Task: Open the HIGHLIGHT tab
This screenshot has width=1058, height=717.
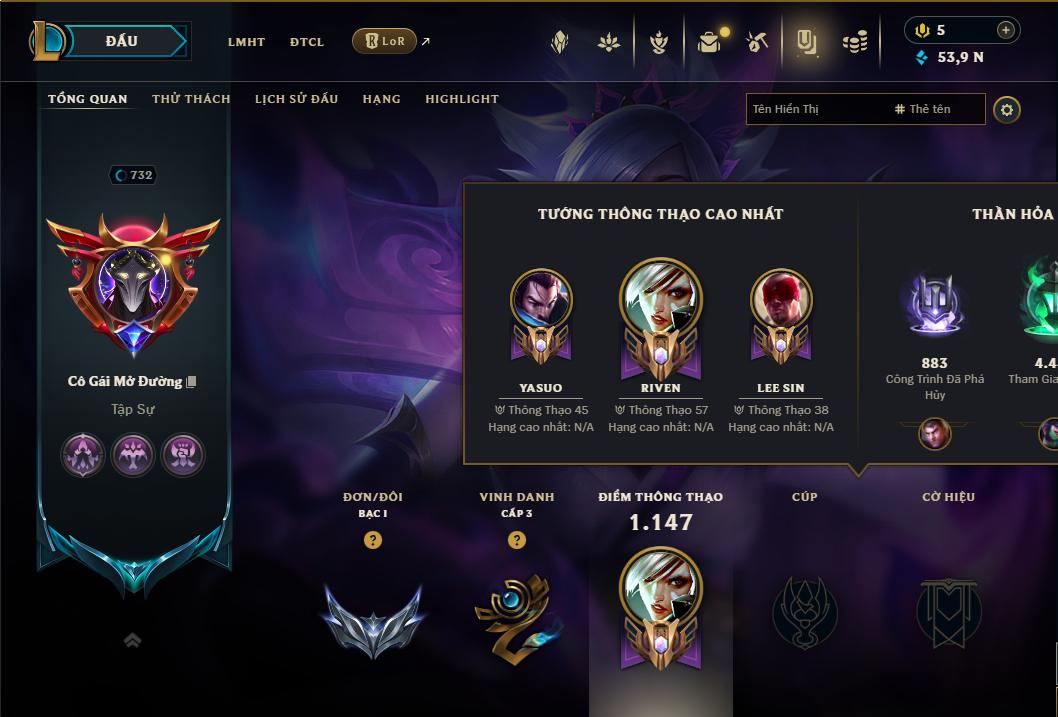Action: 462,99
